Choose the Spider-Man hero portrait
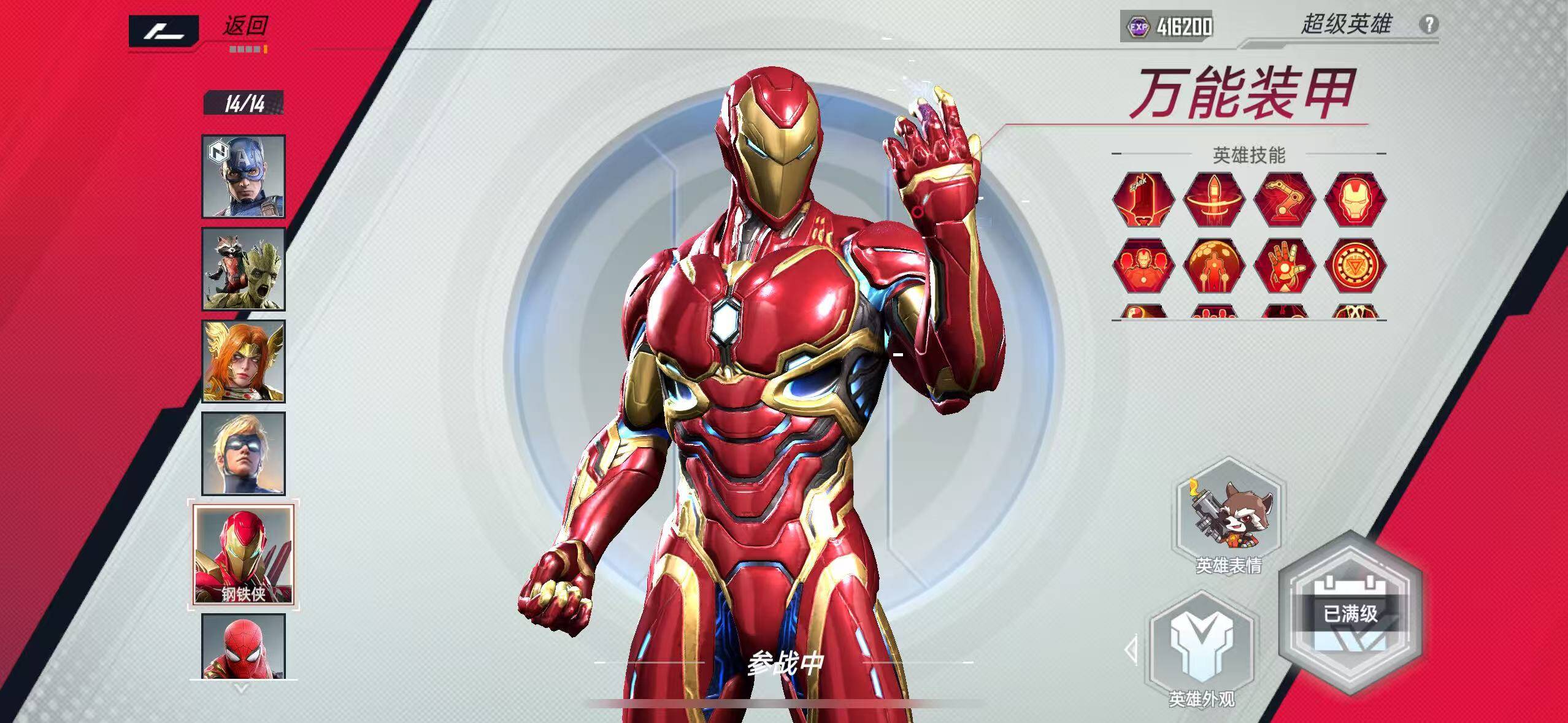Viewport: 1568px width, 723px height. [244, 646]
